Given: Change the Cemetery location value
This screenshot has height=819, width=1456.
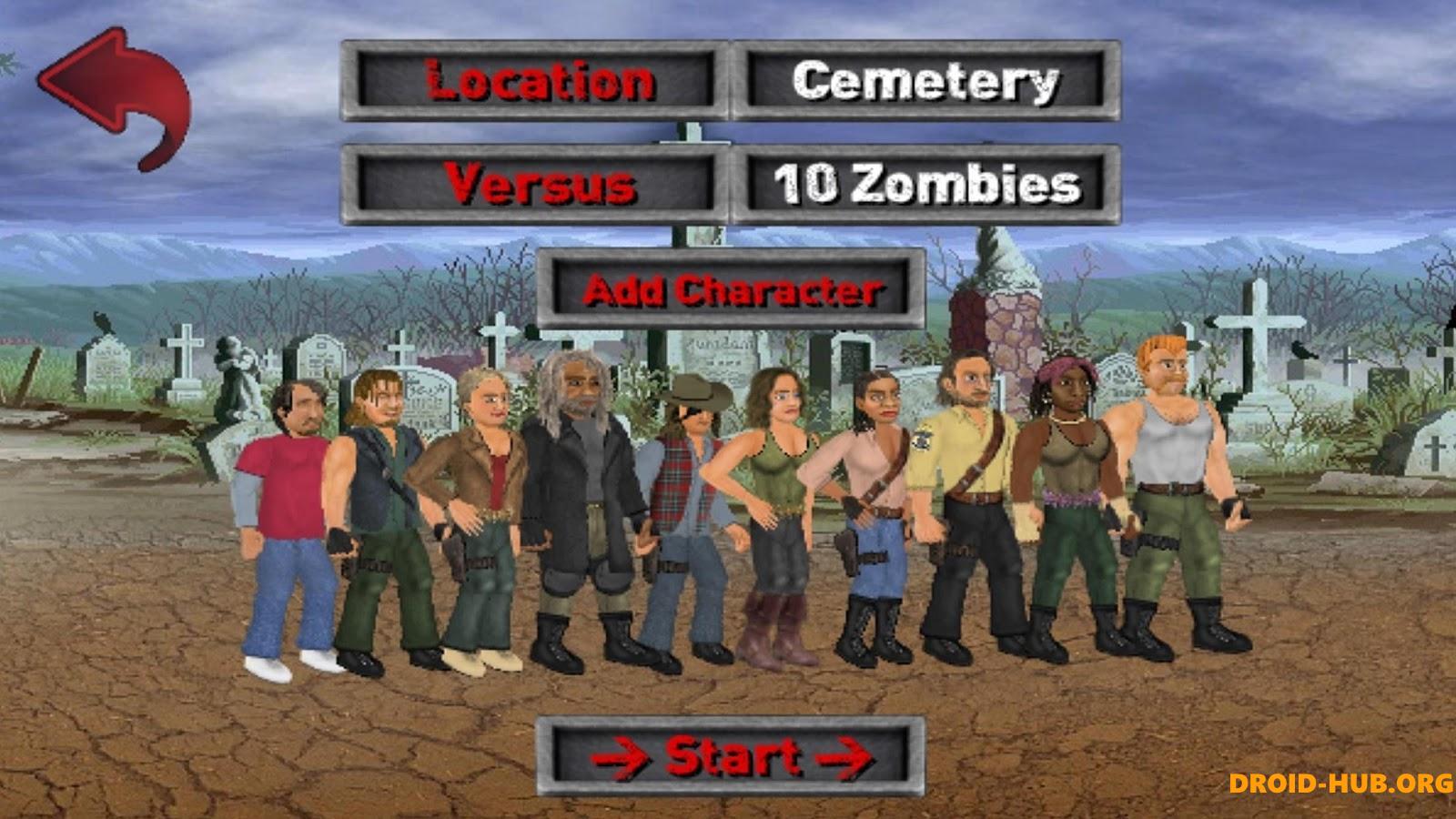Looking at the screenshot, I should click(928, 82).
